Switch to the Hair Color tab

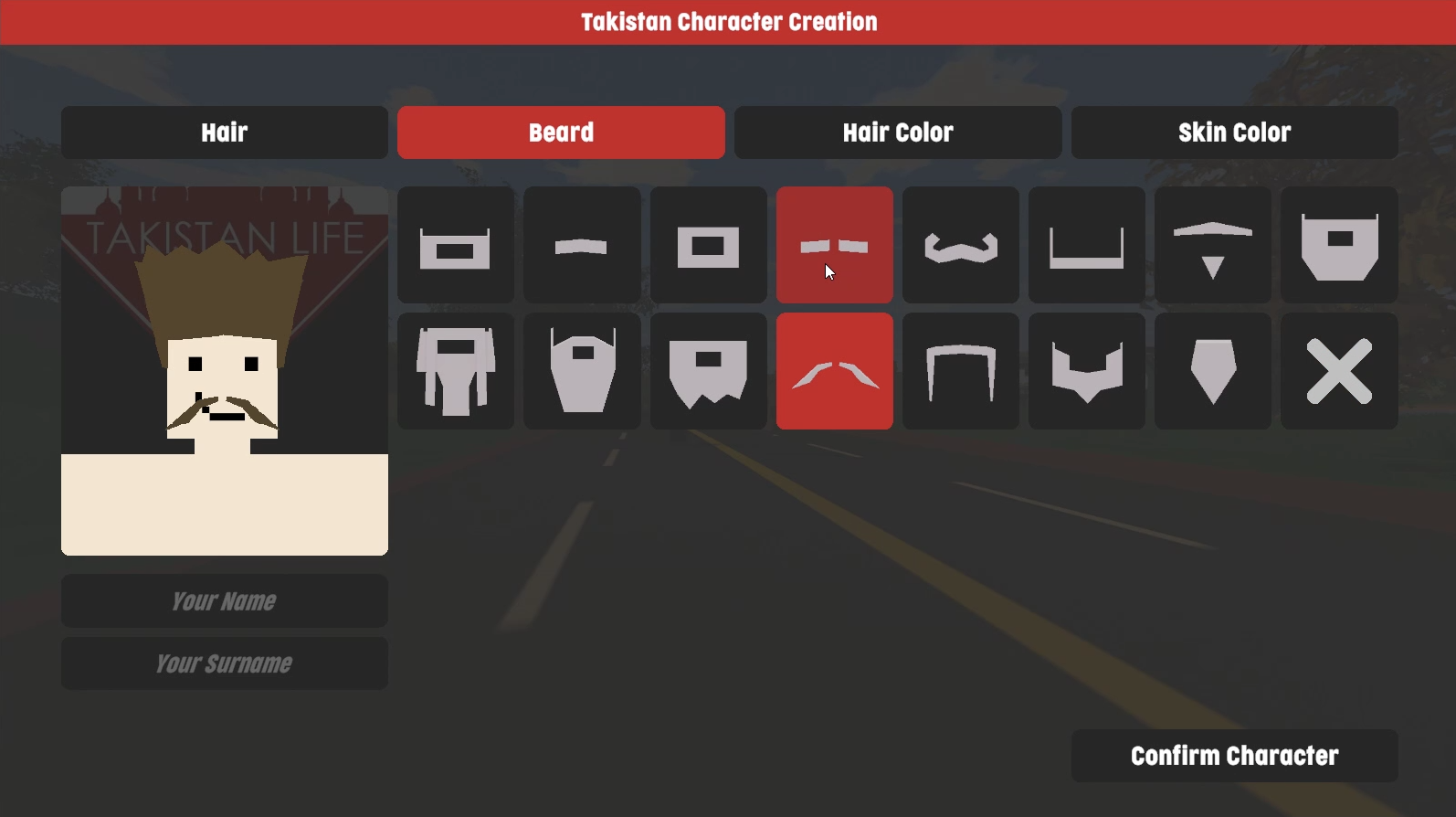897,133
